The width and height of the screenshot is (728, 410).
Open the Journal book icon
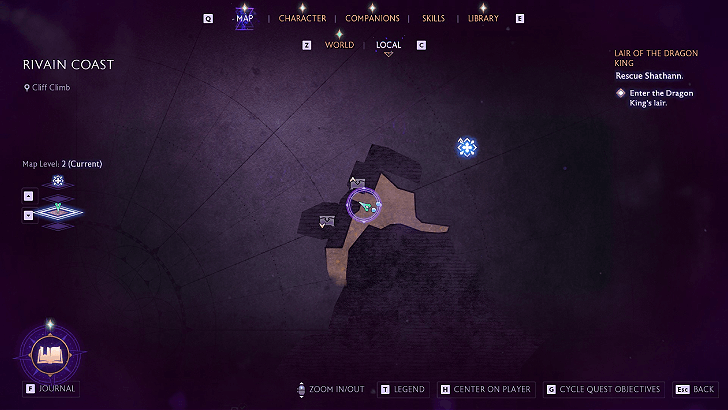pos(49,354)
